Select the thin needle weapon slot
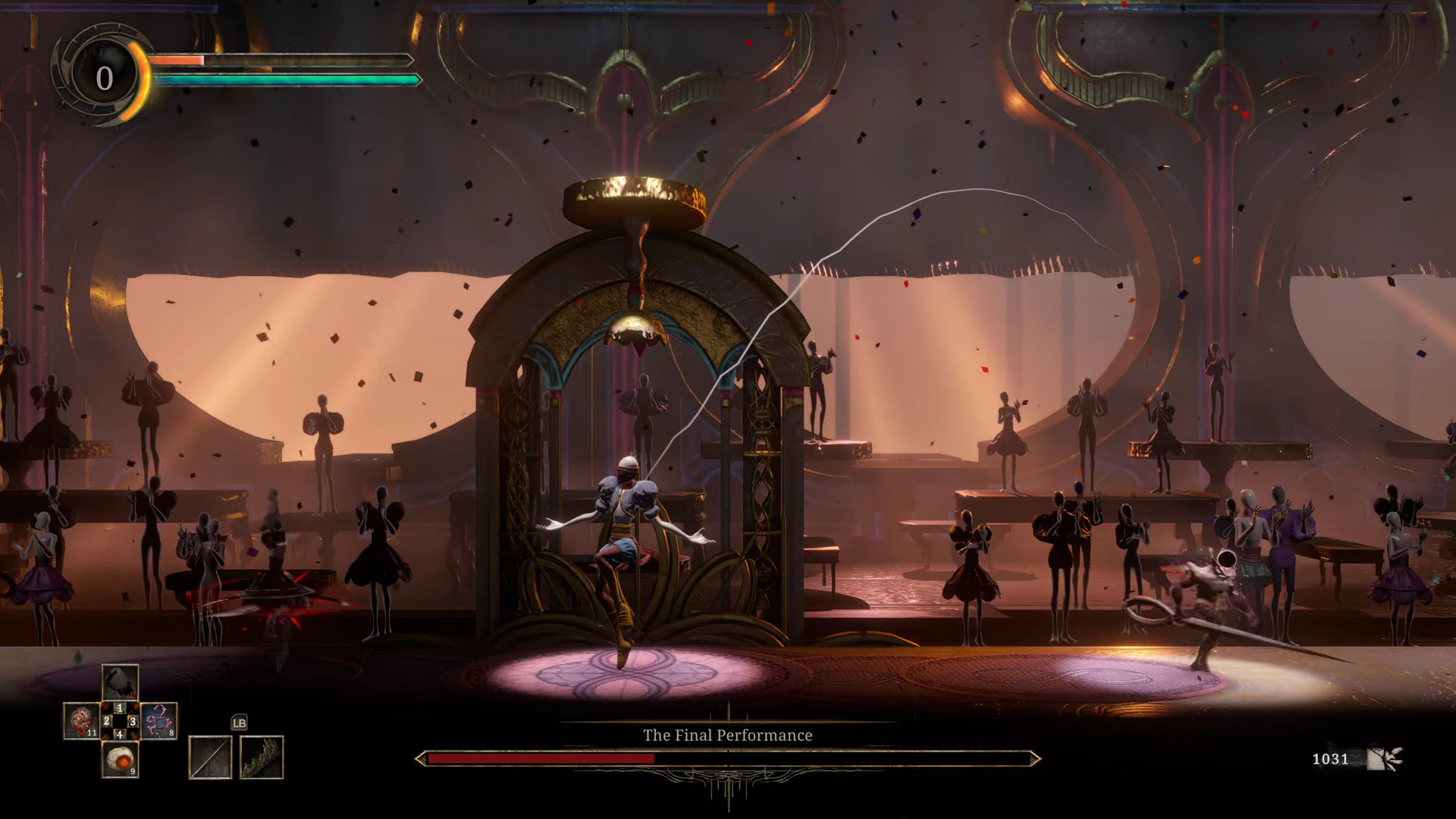This screenshot has height=819, width=1456. click(210, 757)
